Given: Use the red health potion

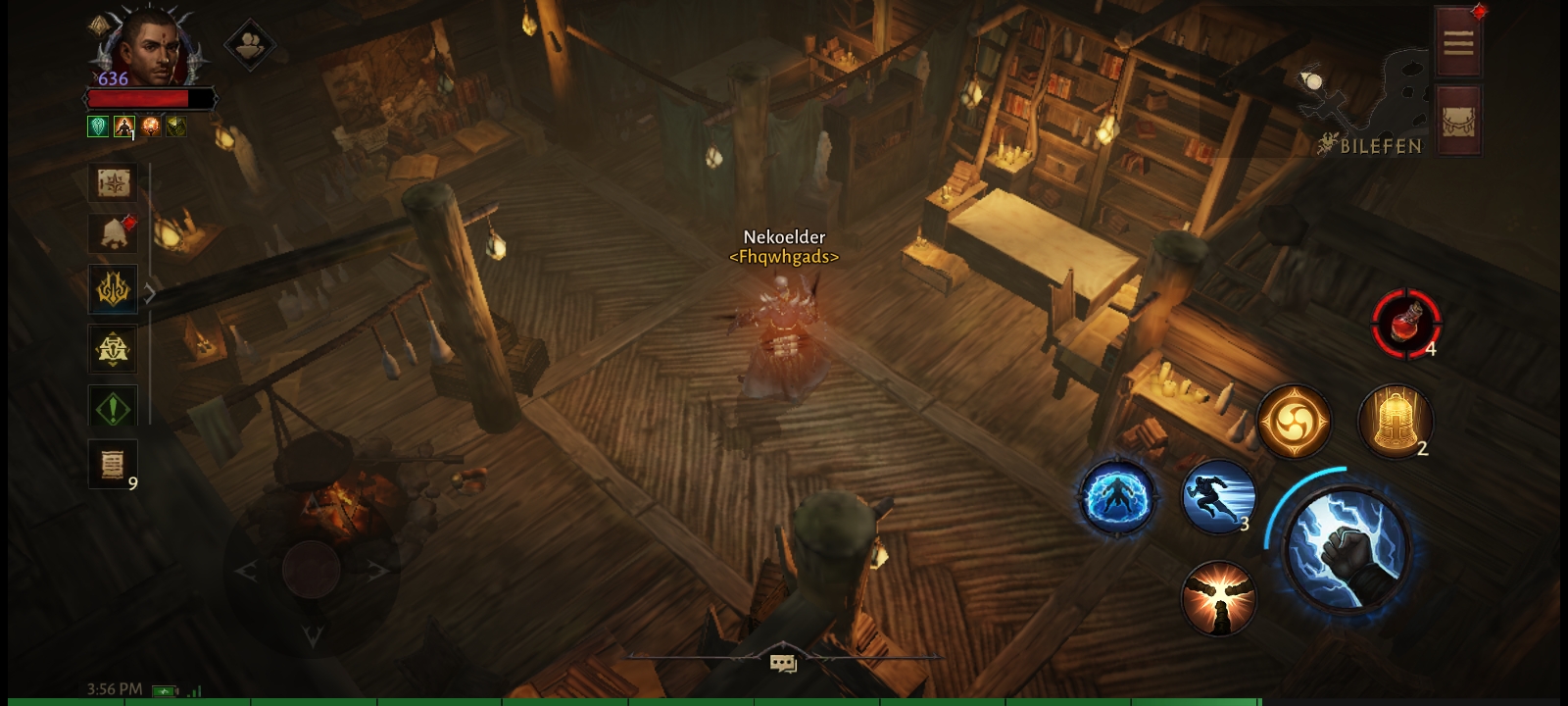Looking at the screenshot, I should coord(1406,323).
